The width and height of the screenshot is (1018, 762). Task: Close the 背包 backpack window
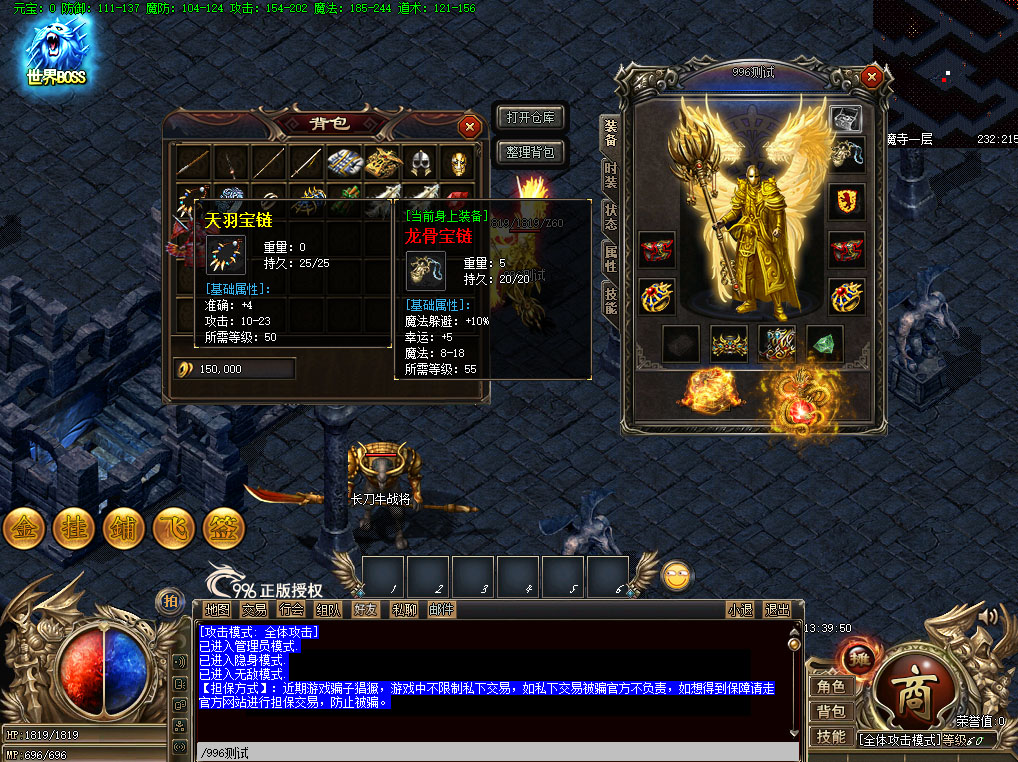[x=469, y=127]
